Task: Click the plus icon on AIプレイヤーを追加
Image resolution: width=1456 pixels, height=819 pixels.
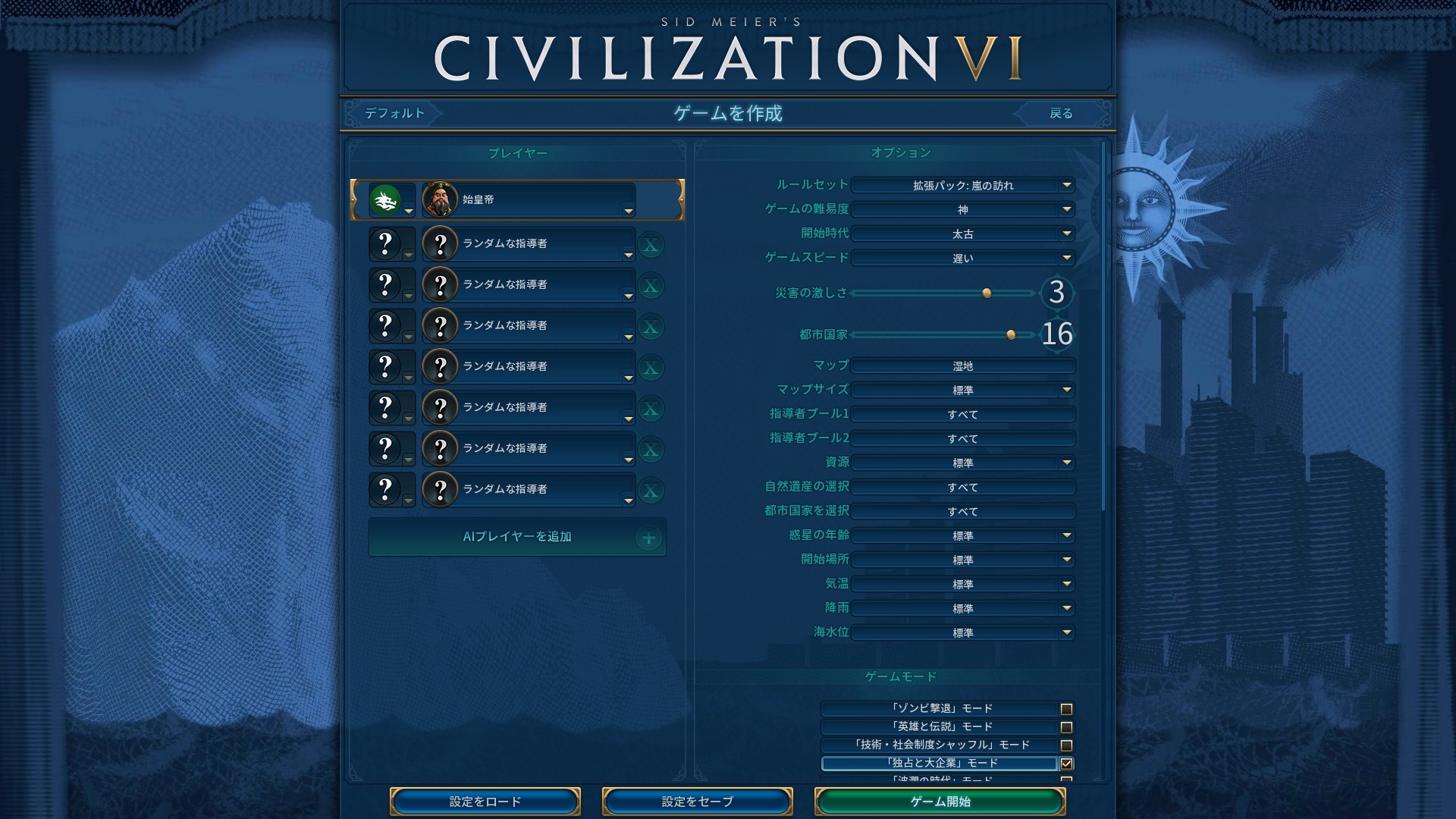Action: tap(649, 537)
